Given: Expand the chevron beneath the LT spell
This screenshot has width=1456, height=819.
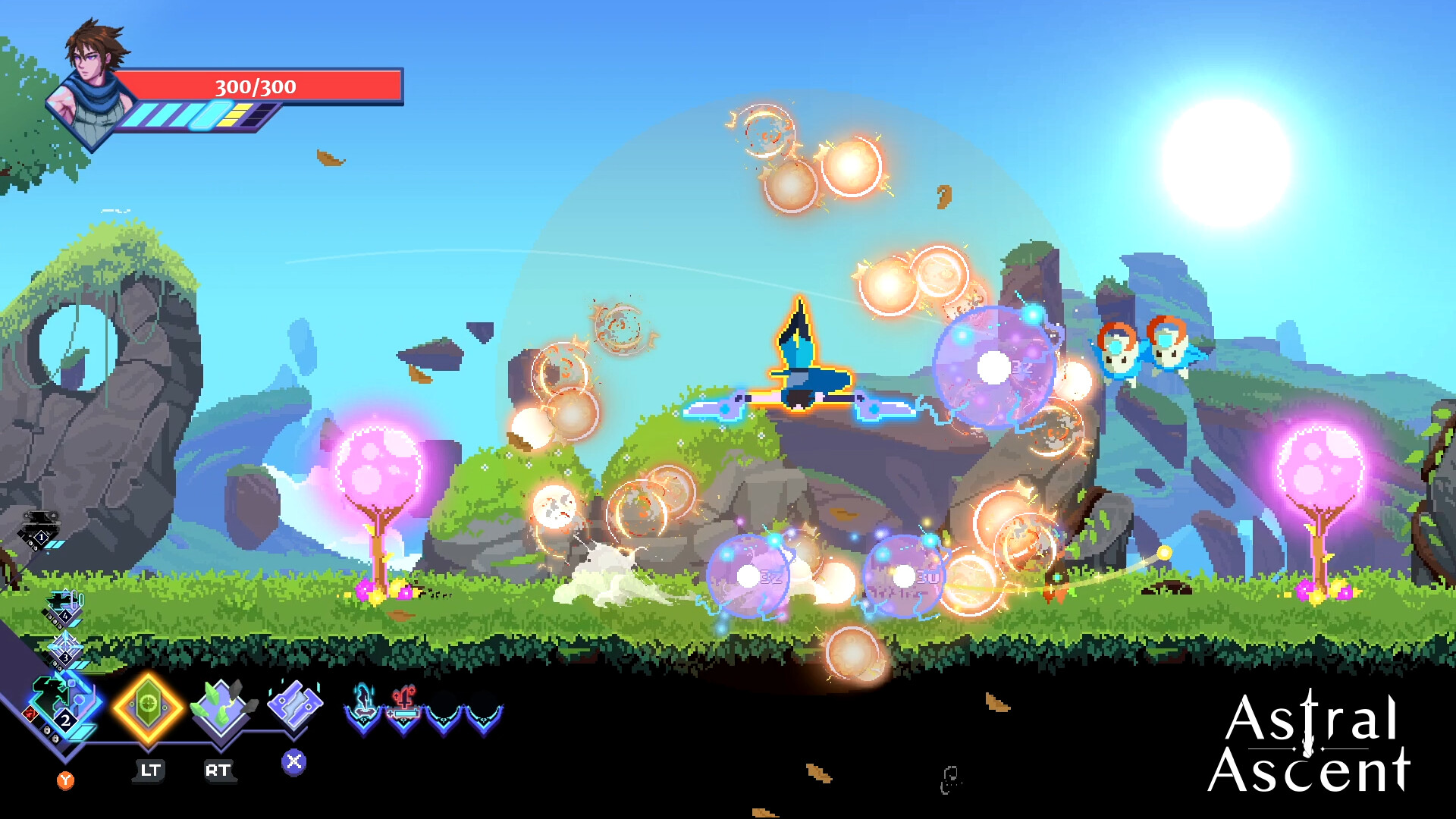Looking at the screenshot, I should pyautogui.click(x=149, y=748).
